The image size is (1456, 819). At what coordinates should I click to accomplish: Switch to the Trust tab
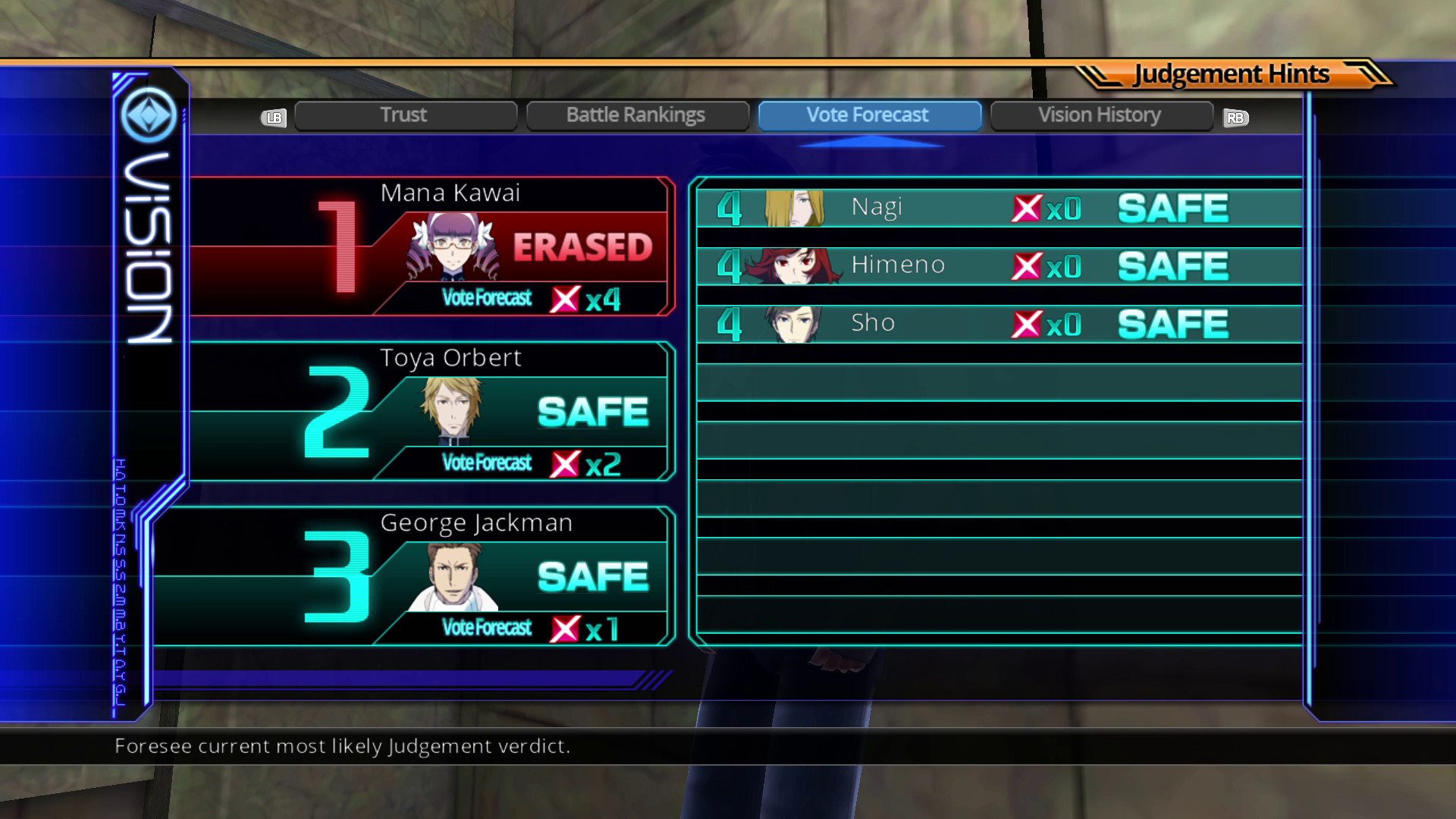(405, 115)
